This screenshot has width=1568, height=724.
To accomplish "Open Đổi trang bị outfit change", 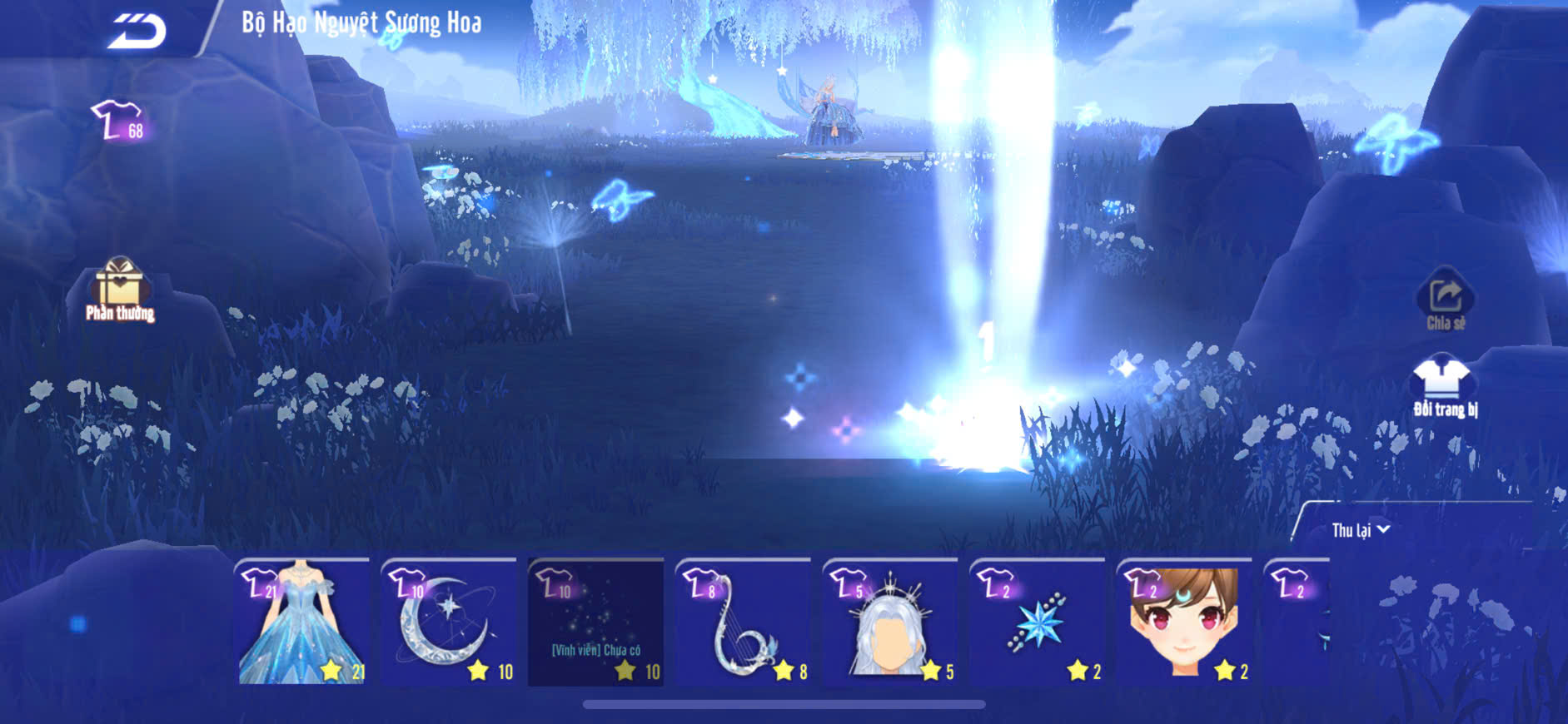I will [x=1445, y=386].
